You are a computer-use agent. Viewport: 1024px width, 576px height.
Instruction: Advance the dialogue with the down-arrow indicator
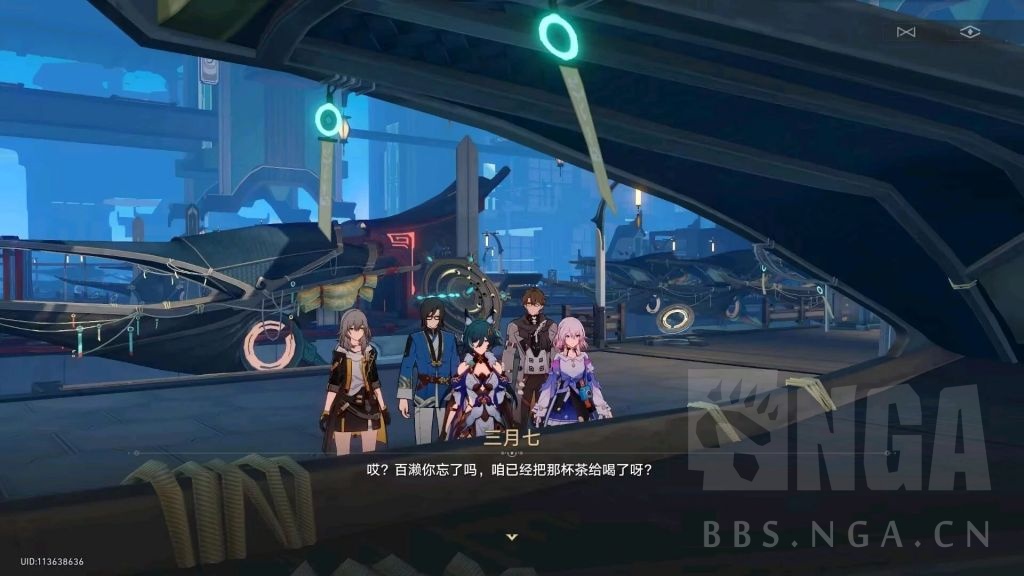click(512, 537)
